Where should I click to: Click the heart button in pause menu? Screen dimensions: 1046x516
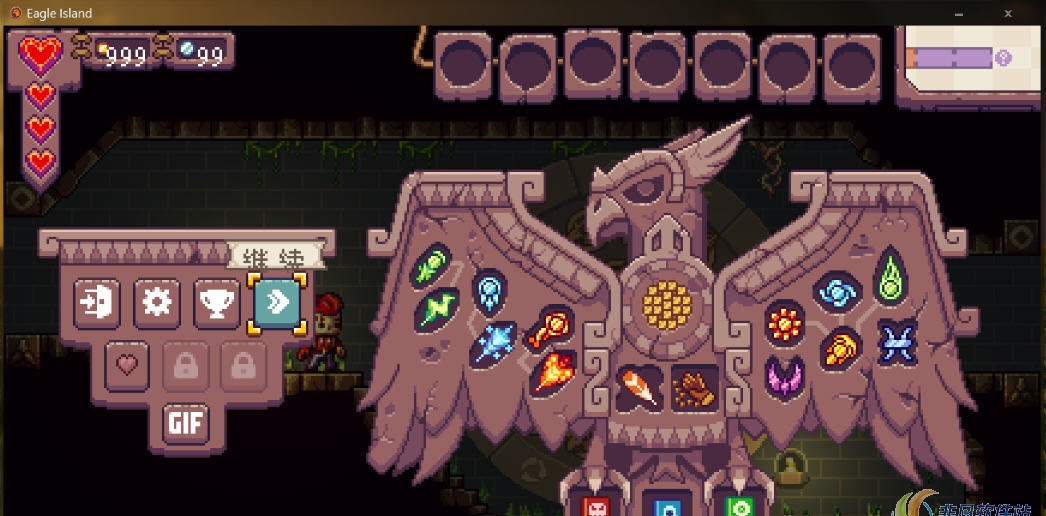125,365
